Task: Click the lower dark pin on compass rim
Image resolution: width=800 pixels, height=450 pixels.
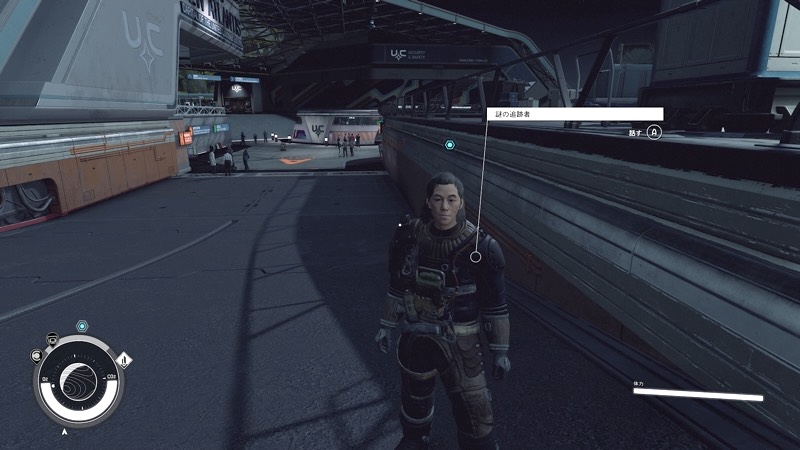Action: (x=37, y=354)
